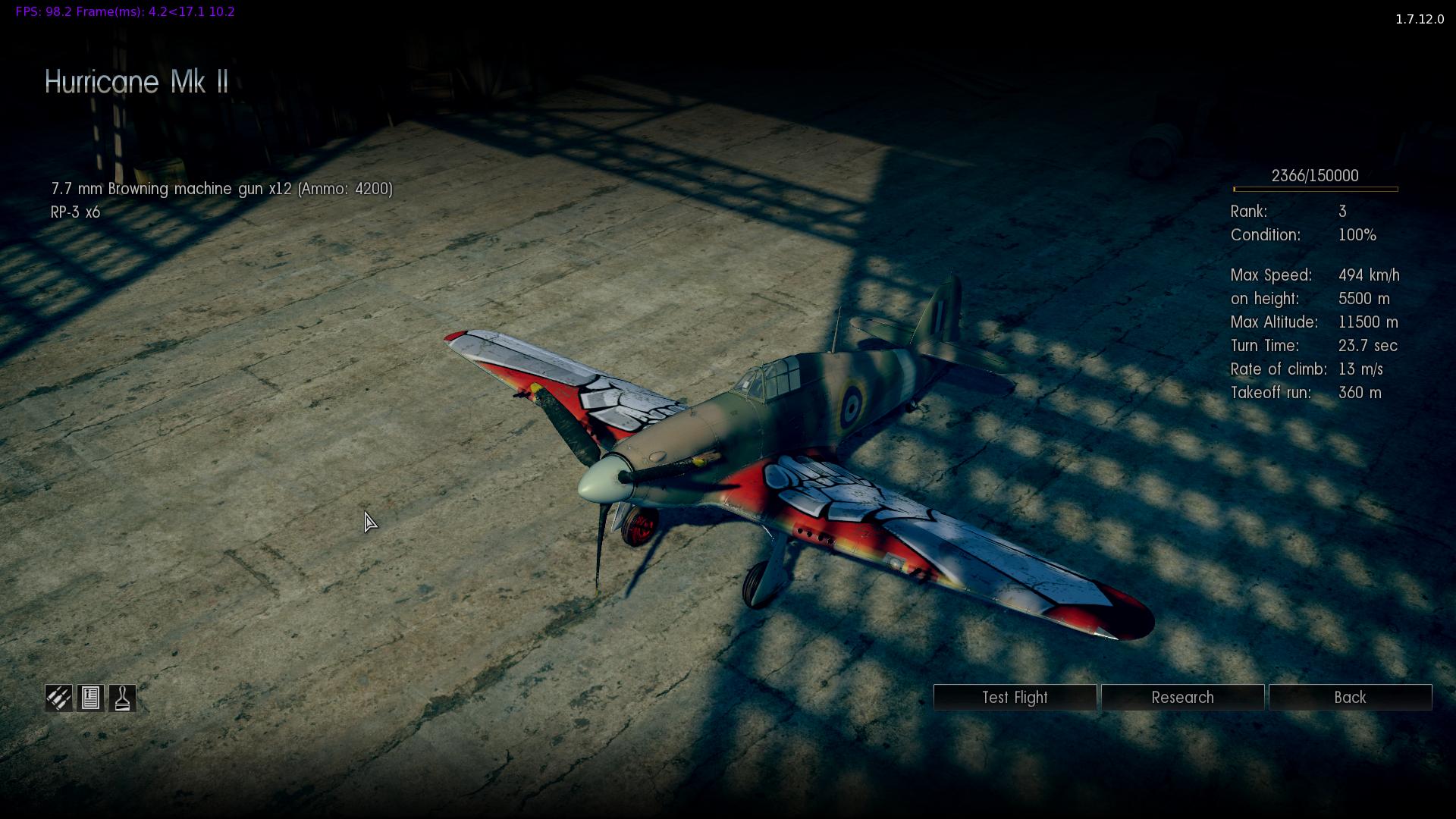Select the stamp decal icon
The image size is (1456, 819).
[122, 698]
